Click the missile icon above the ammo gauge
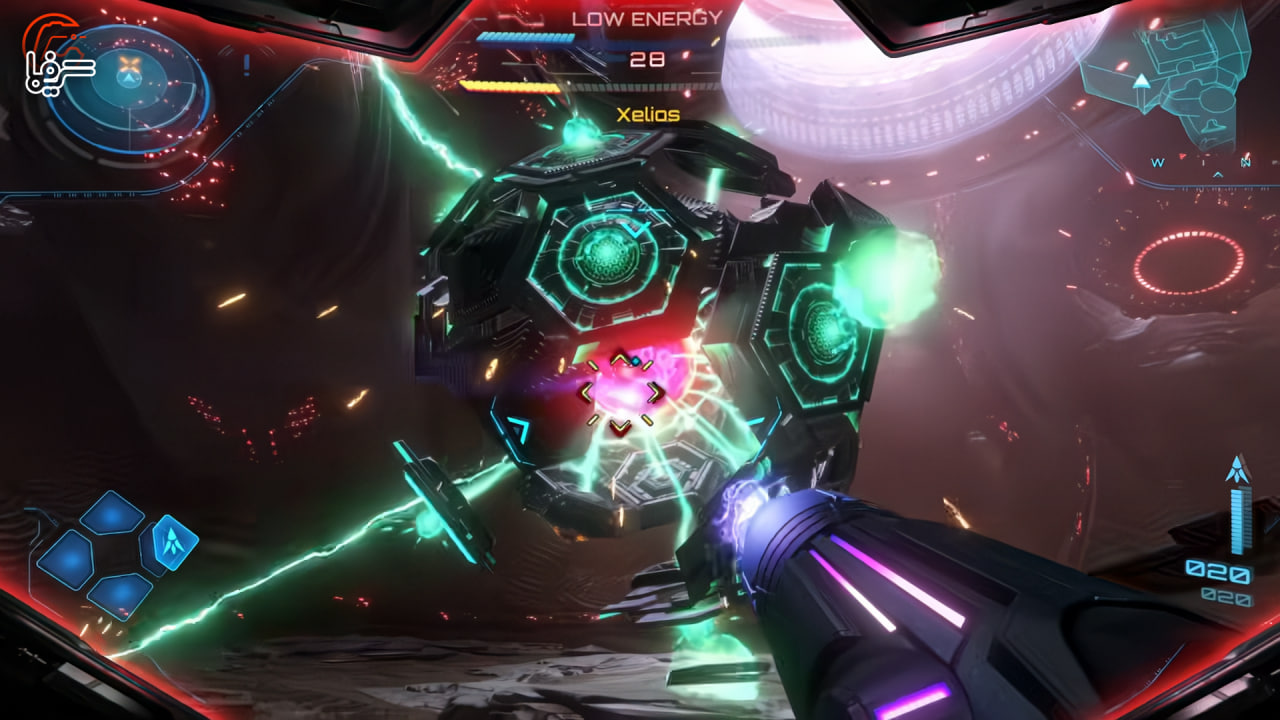Screen dimensions: 1280x720 click(1236, 470)
